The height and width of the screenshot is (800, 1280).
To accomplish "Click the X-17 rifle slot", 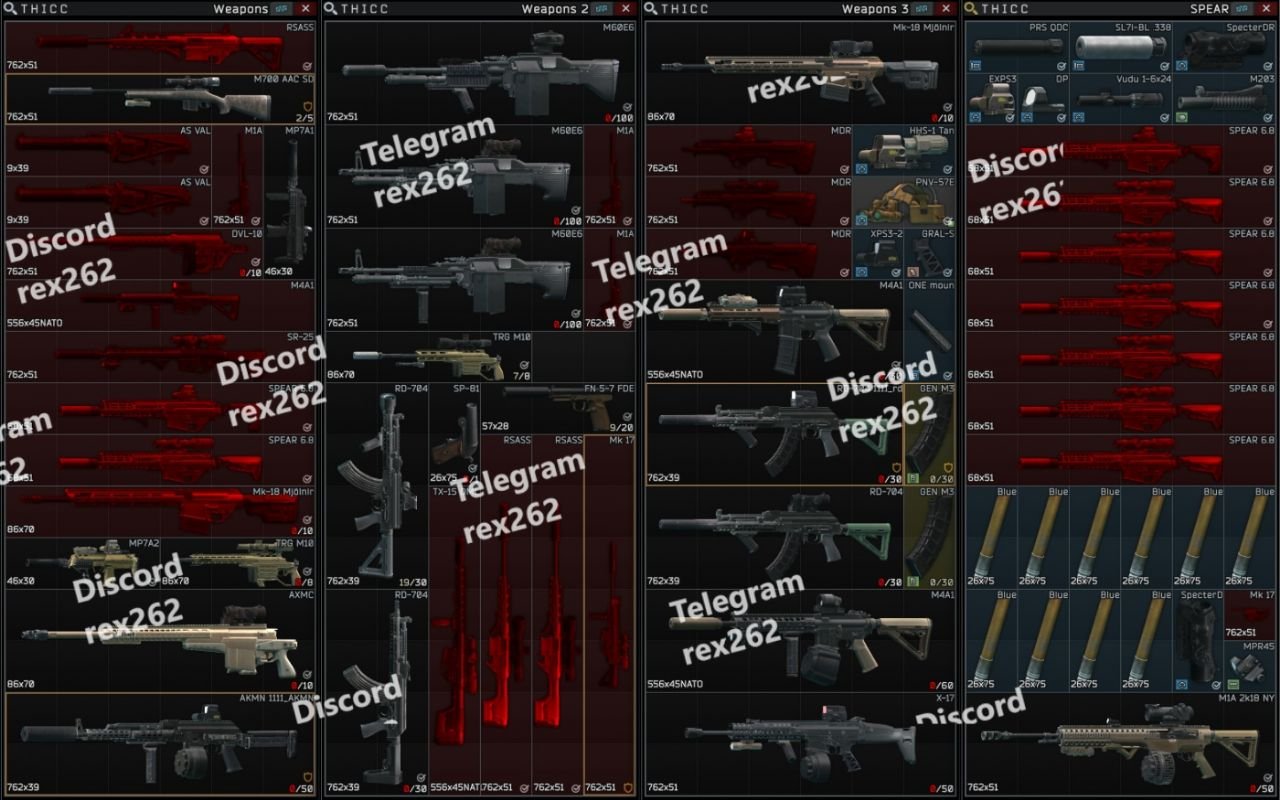I will coord(800,745).
